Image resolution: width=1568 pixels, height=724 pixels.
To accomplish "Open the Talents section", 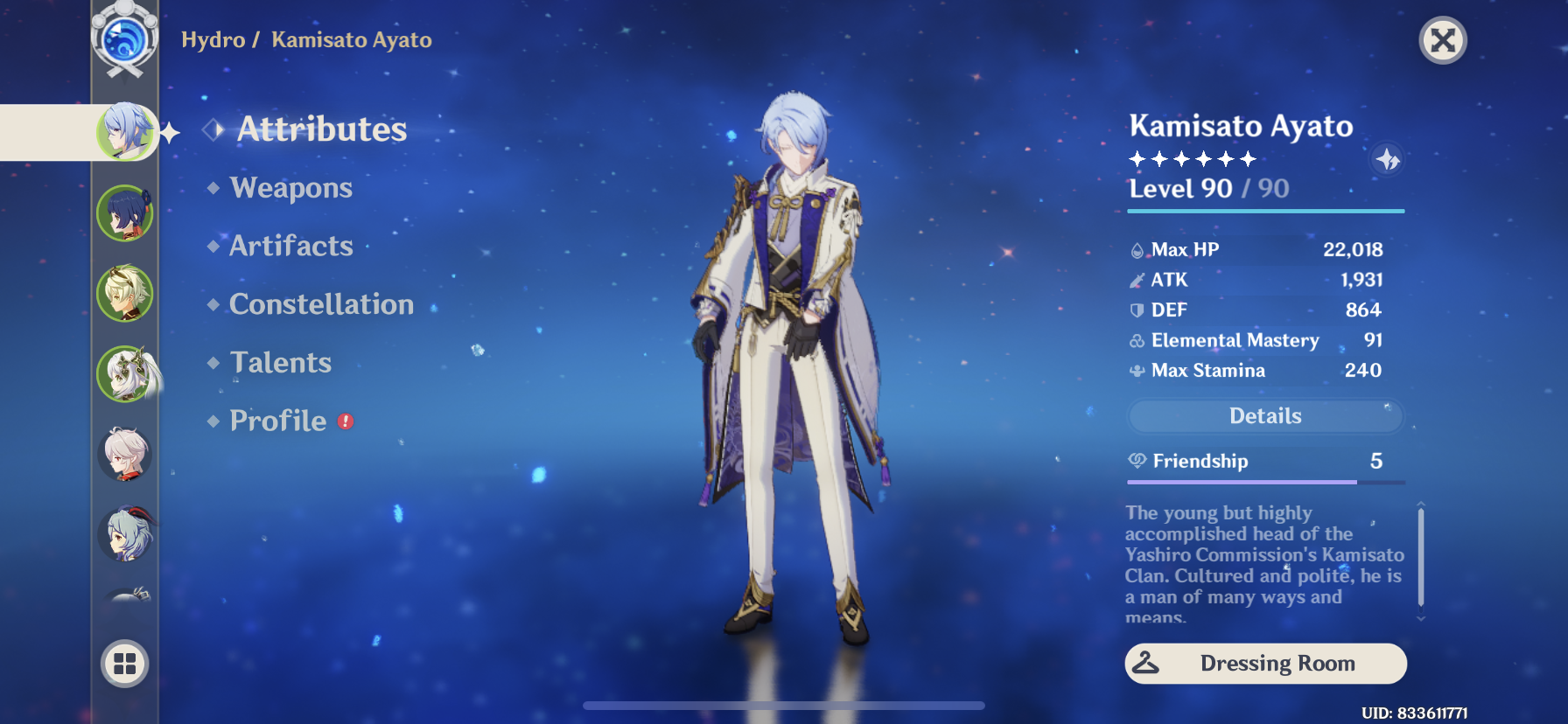I will (280, 362).
